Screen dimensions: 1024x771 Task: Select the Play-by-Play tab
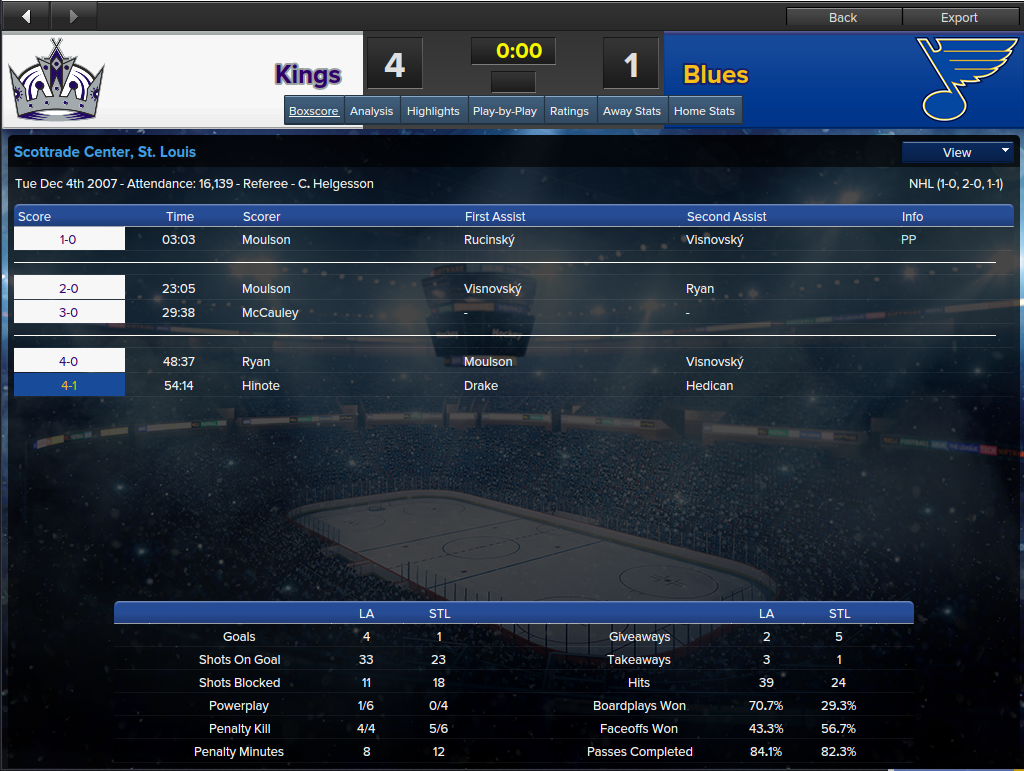pyautogui.click(x=504, y=111)
